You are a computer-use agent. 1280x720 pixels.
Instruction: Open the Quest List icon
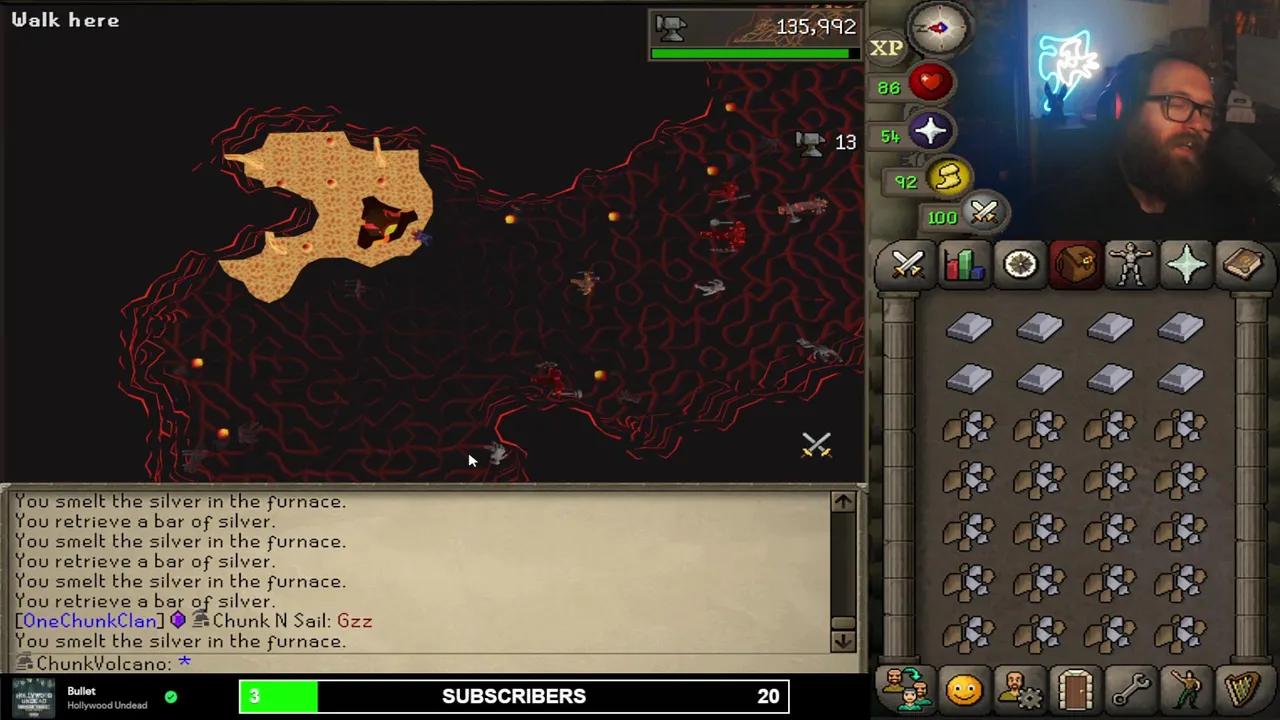[1019, 264]
